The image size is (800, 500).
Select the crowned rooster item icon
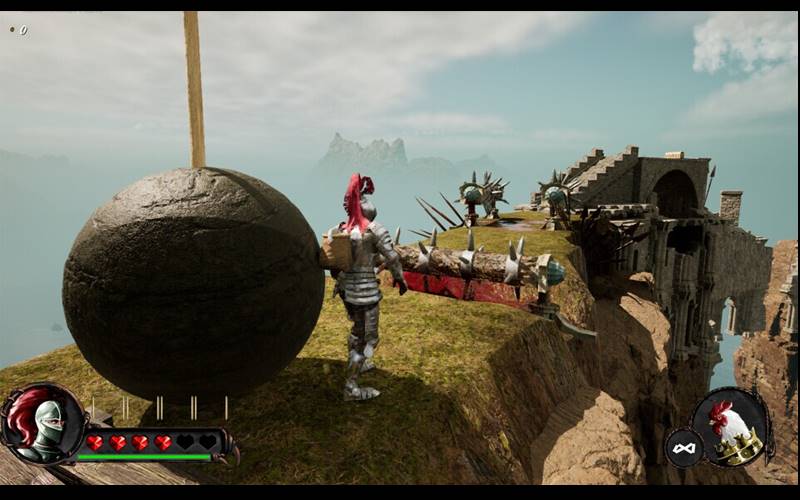pos(731,428)
